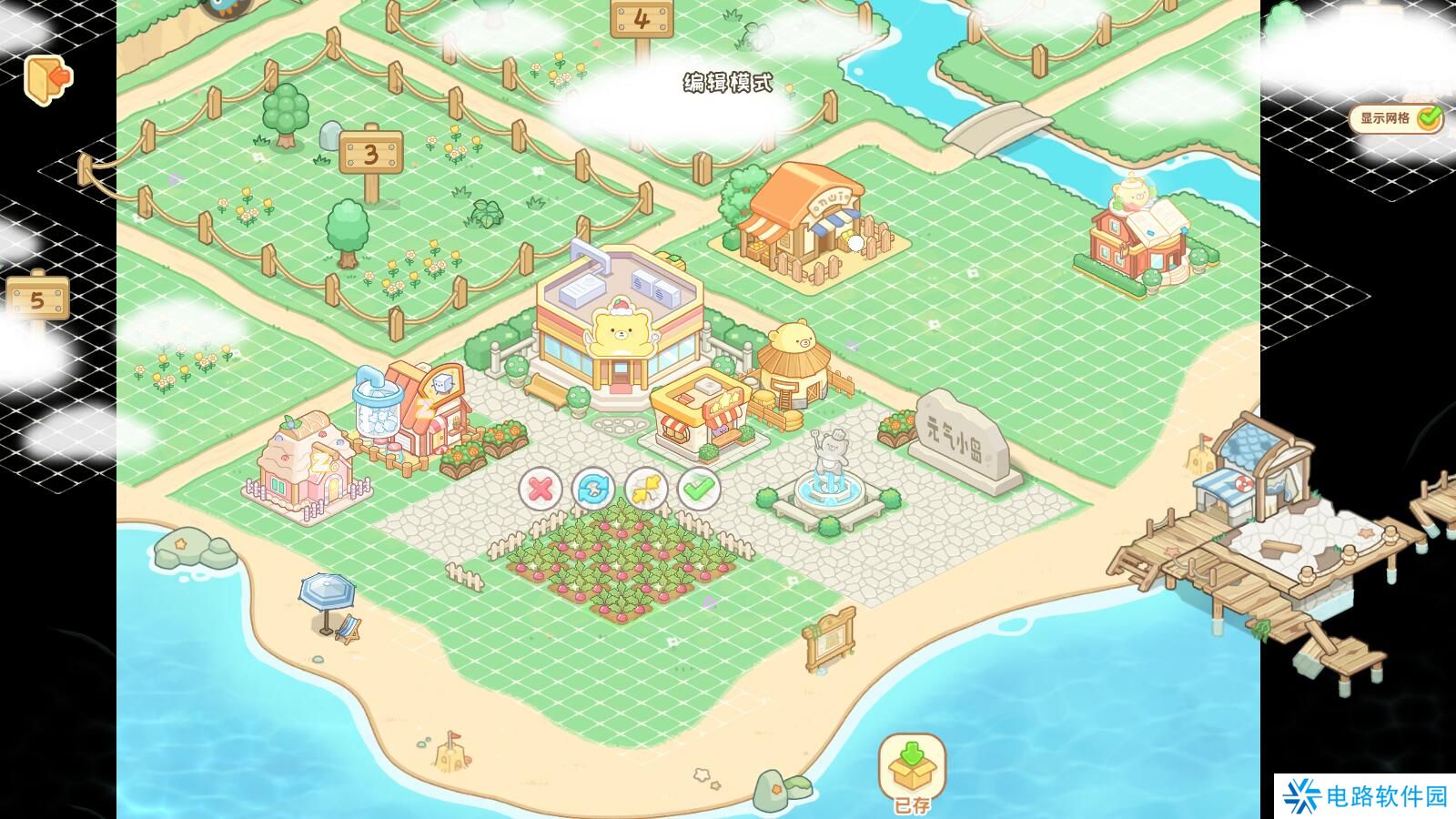The image size is (1456, 819).
Task: Confirm placement with the green checkmark
Action: (699, 490)
